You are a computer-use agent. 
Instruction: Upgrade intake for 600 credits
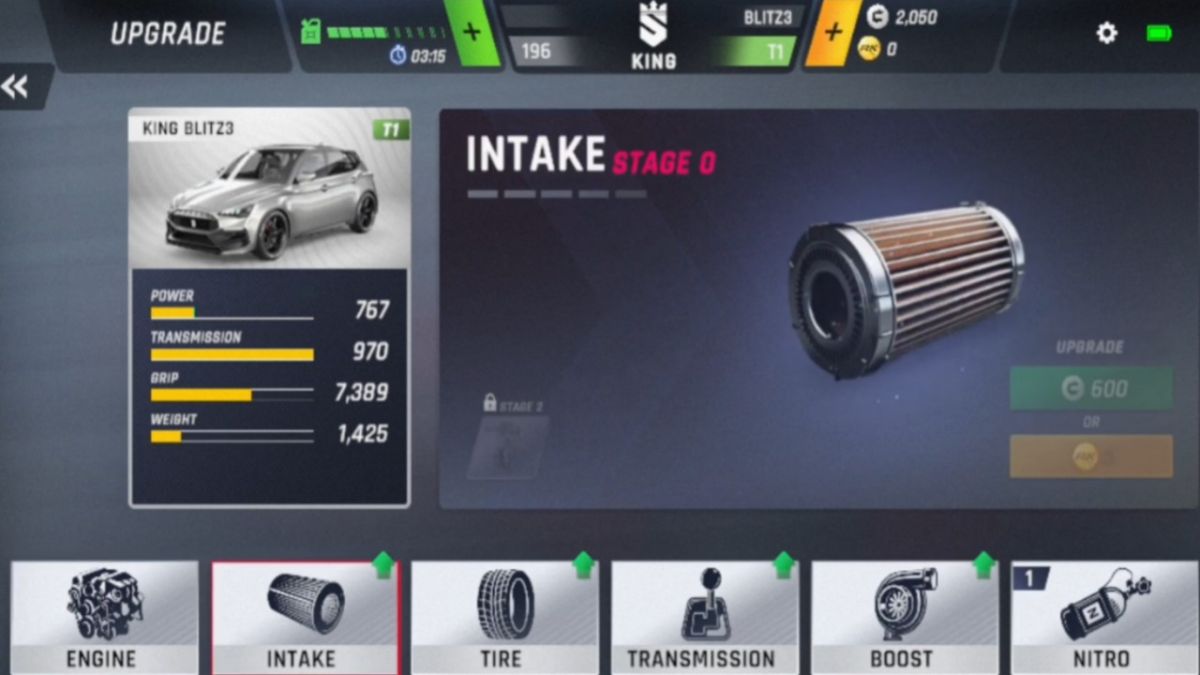point(1091,388)
